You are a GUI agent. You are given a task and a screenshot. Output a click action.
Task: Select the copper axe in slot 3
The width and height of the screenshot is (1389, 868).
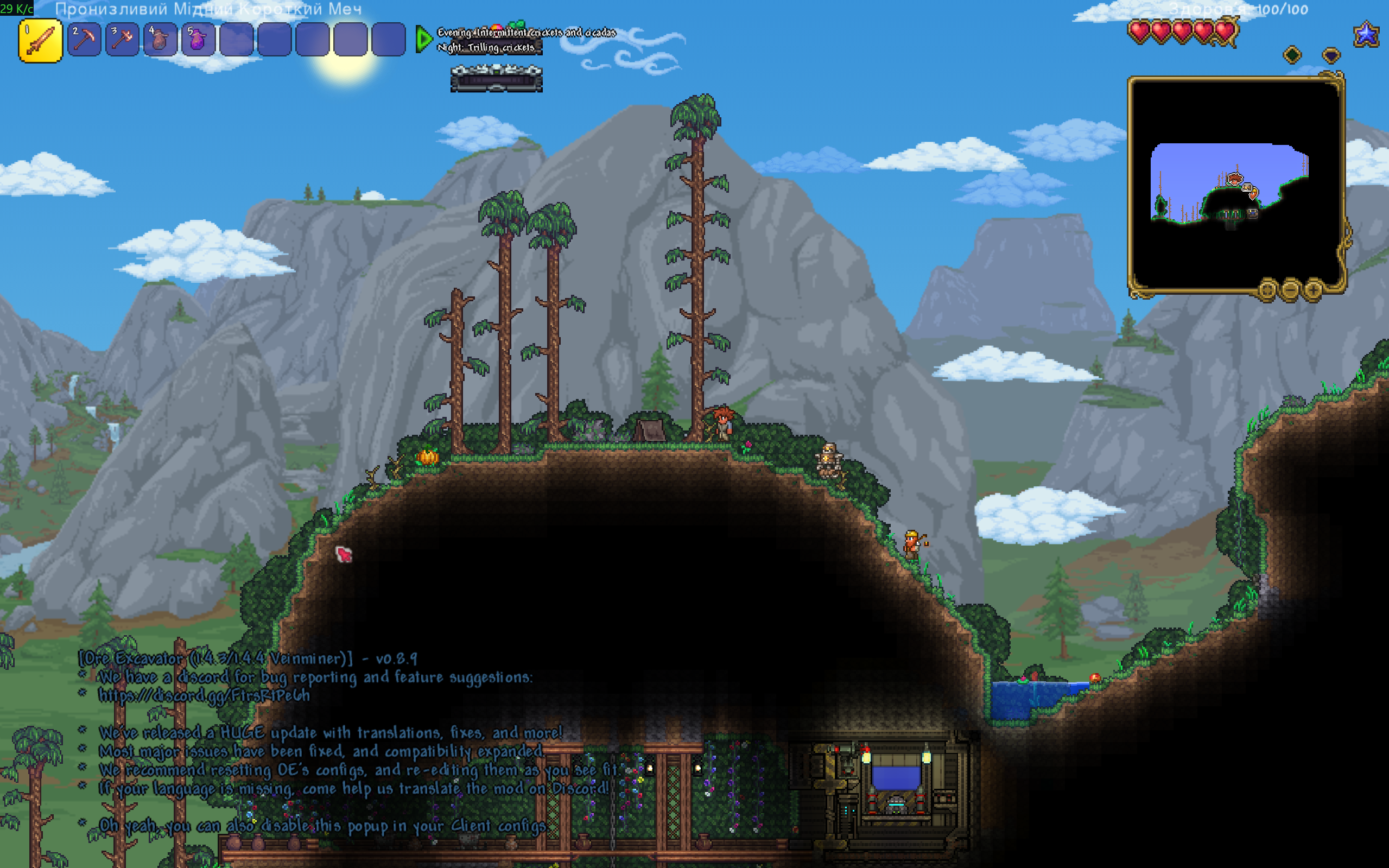122,40
